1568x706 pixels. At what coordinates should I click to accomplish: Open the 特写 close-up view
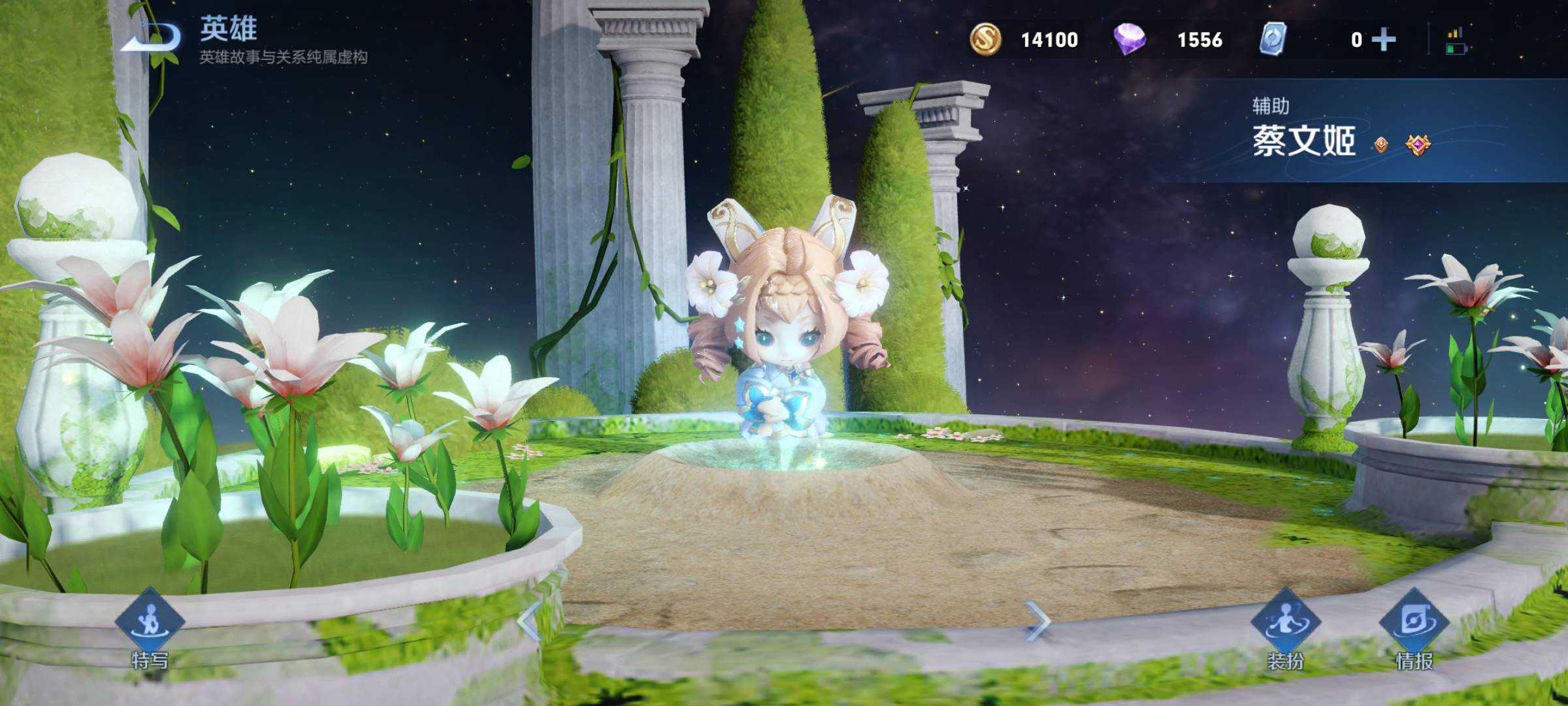pos(150,621)
